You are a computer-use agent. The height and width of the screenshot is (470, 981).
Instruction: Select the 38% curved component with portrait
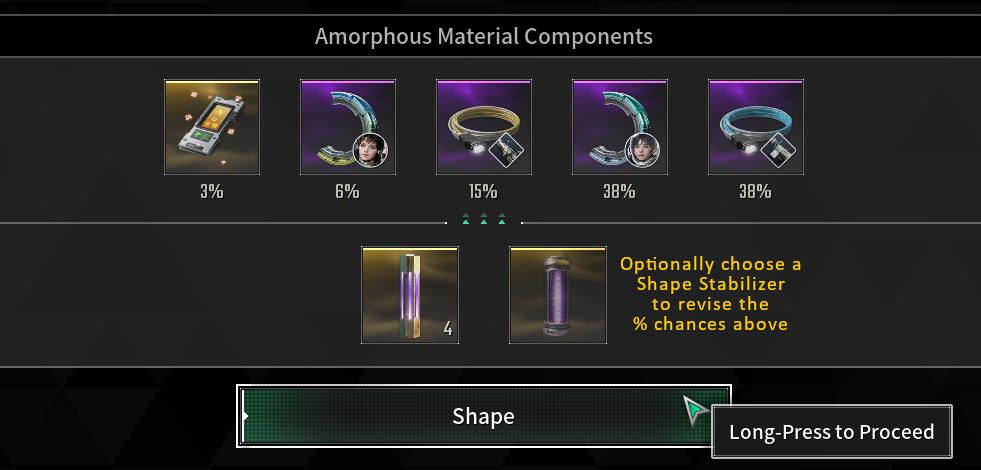tap(620, 127)
